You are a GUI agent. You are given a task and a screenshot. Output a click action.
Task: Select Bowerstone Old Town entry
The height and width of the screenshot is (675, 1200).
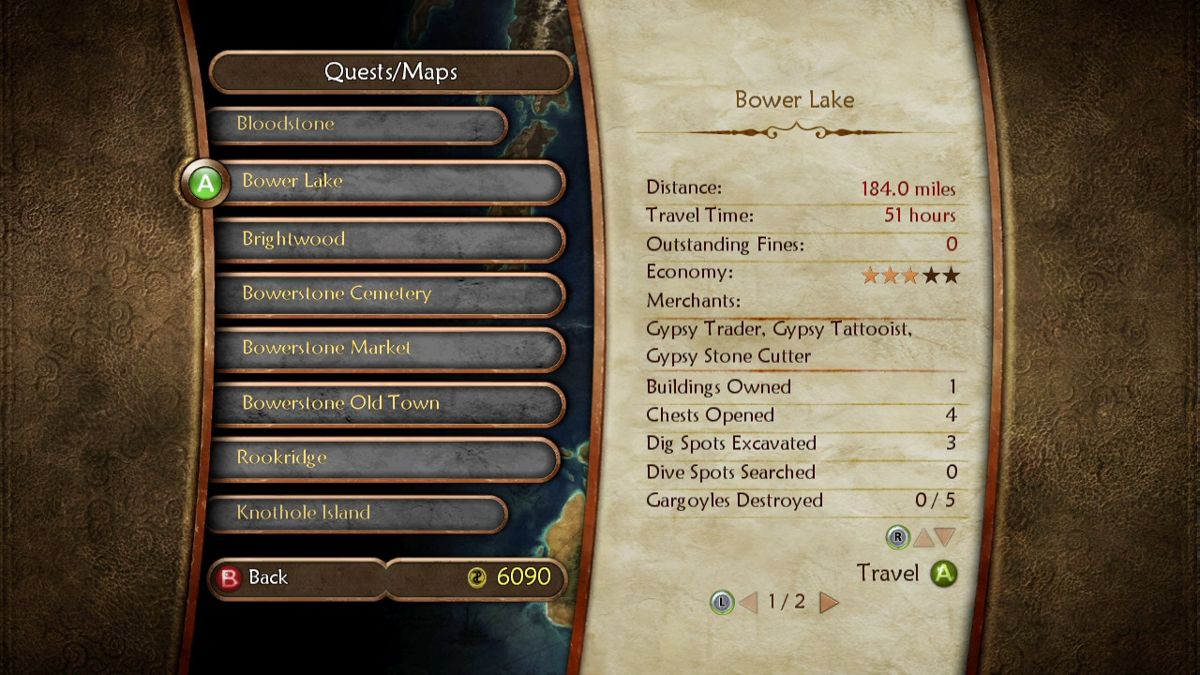click(x=388, y=404)
